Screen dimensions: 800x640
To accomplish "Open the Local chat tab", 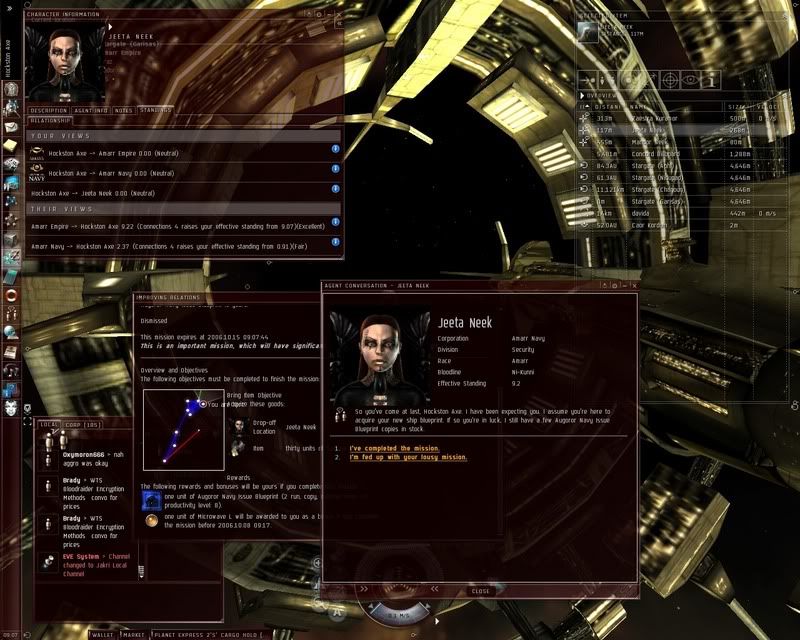I will point(49,425).
